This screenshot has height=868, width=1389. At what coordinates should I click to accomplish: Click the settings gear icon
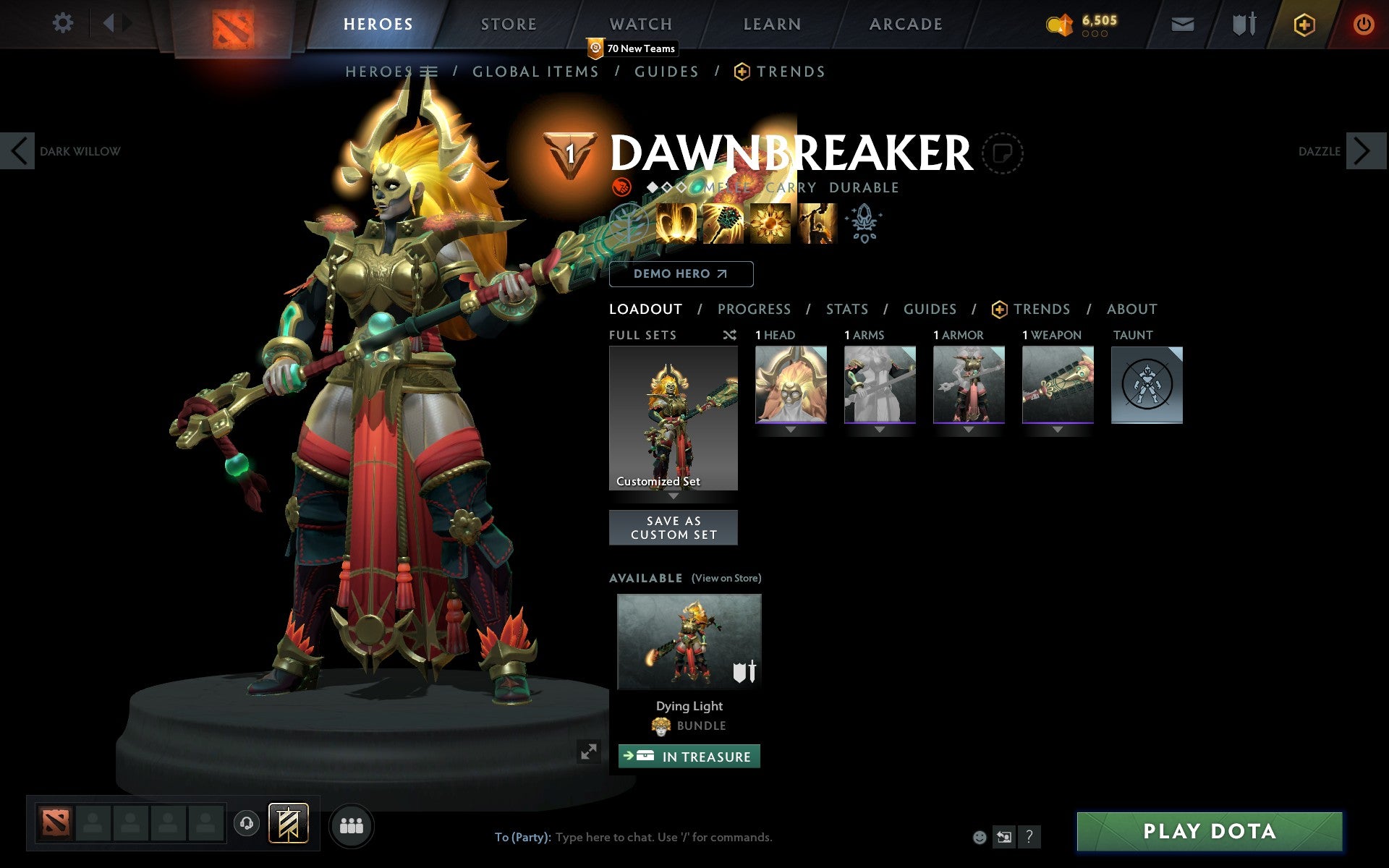pyautogui.click(x=64, y=23)
